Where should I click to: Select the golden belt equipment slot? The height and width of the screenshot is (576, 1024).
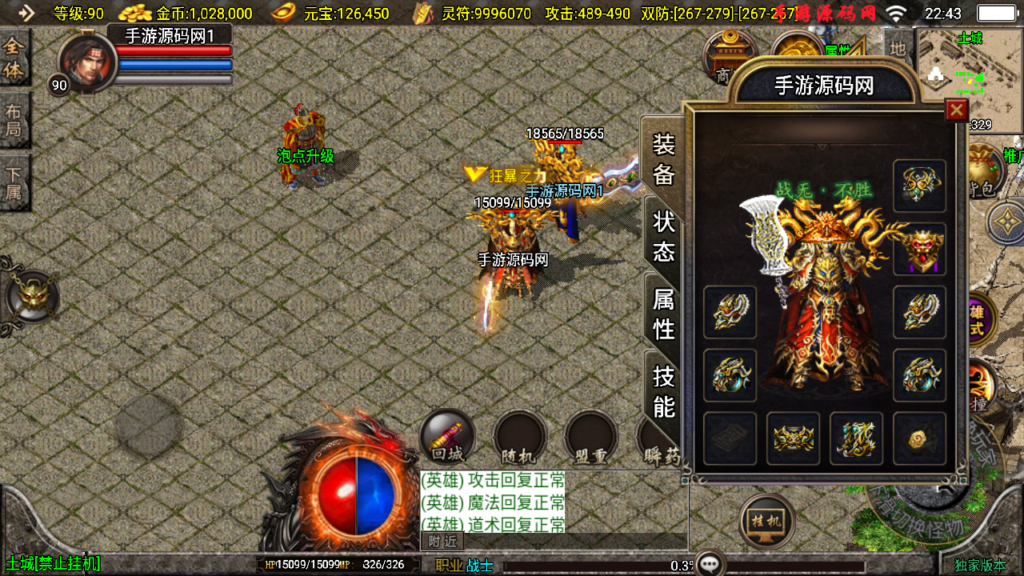tap(793, 438)
